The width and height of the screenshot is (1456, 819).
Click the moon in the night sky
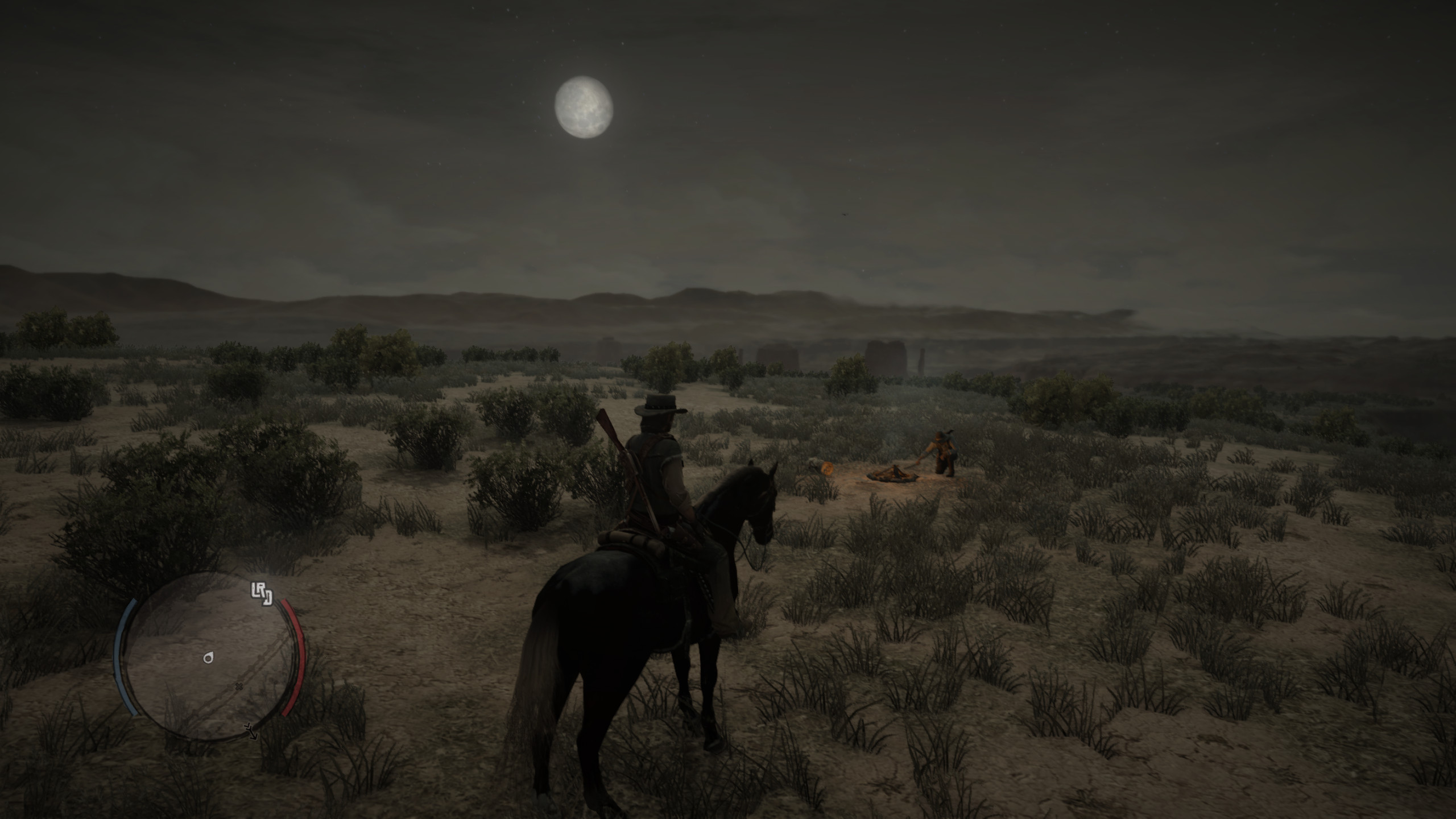[584, 107]
